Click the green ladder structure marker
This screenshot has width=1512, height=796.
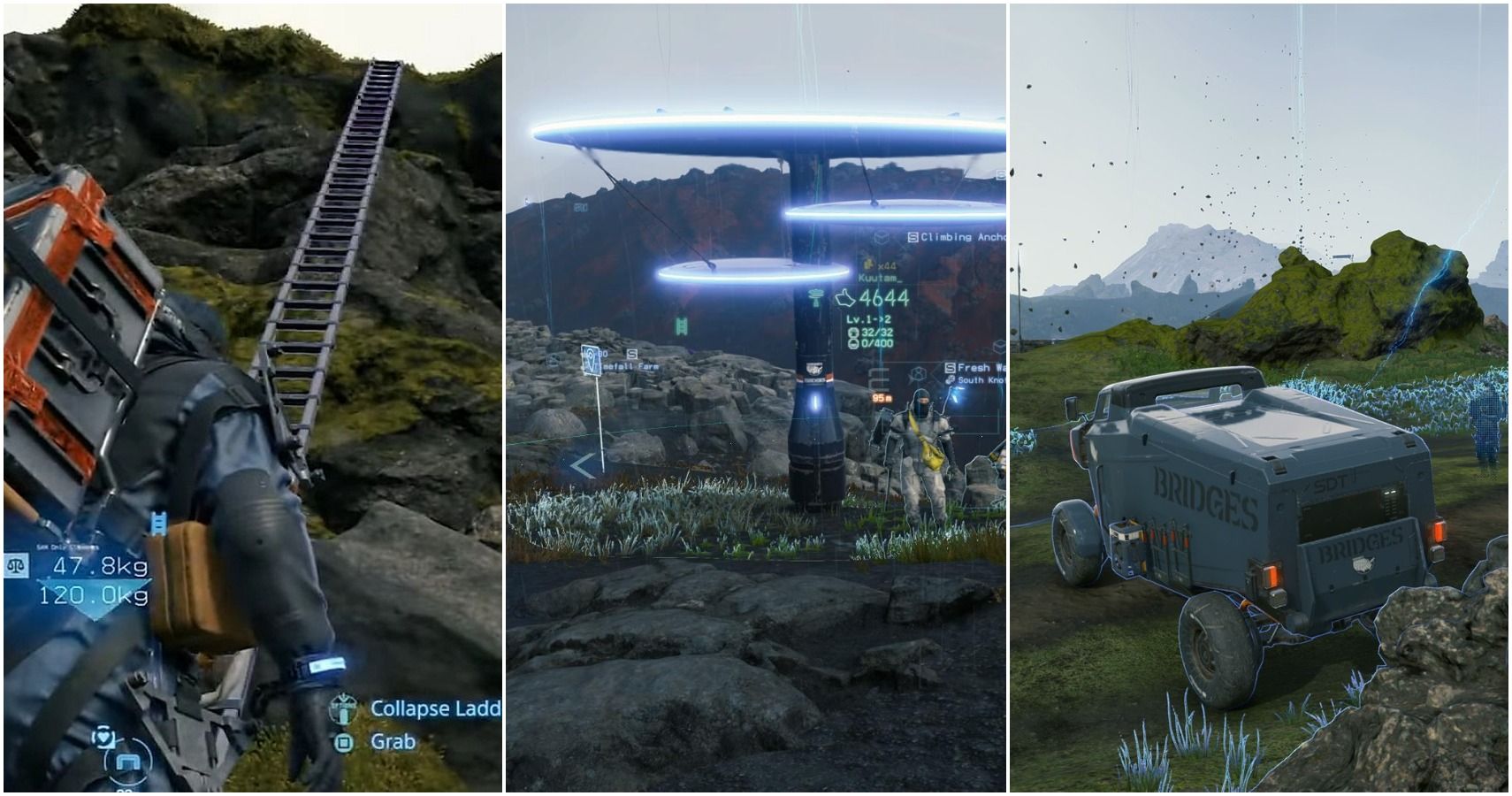[x=683, y=326]
